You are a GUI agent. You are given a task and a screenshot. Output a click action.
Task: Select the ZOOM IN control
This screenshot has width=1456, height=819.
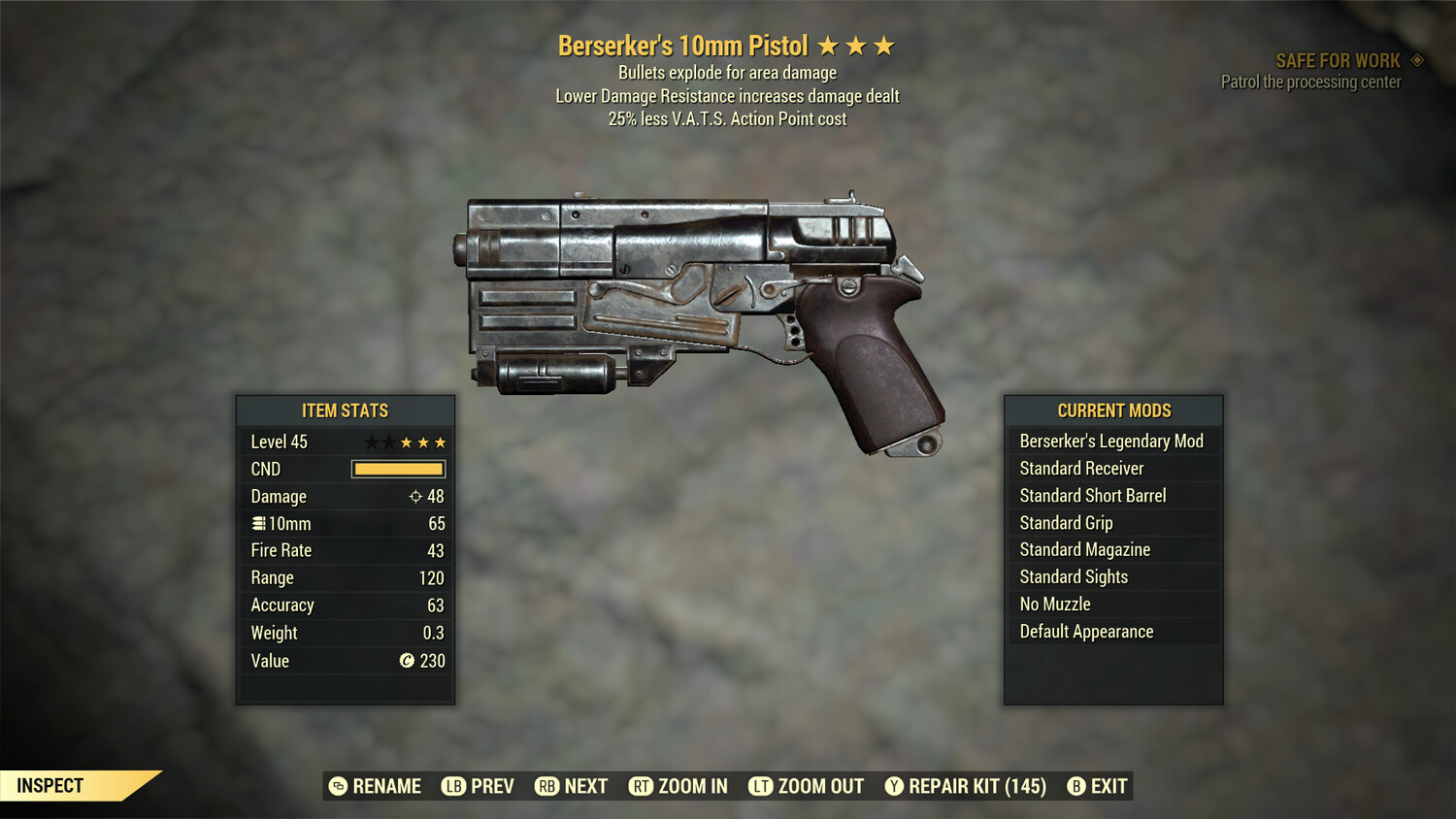coord(691,786)
